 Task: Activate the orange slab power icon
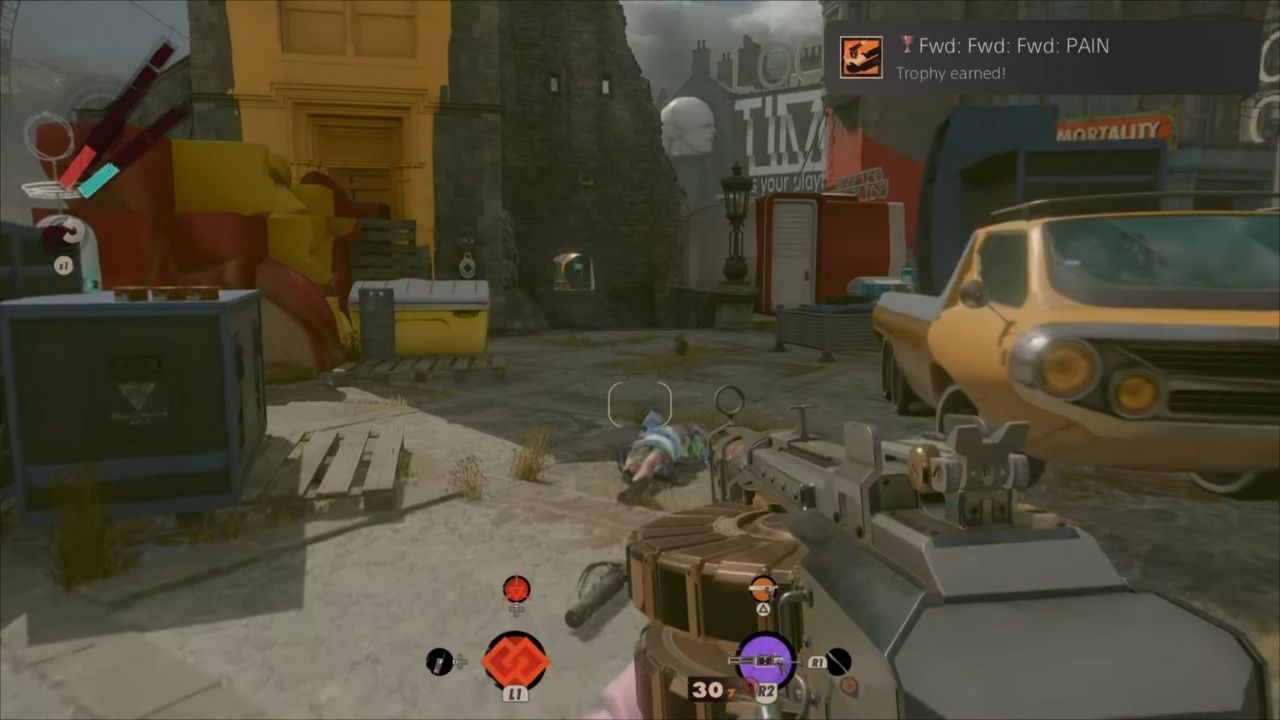[515, 660]
